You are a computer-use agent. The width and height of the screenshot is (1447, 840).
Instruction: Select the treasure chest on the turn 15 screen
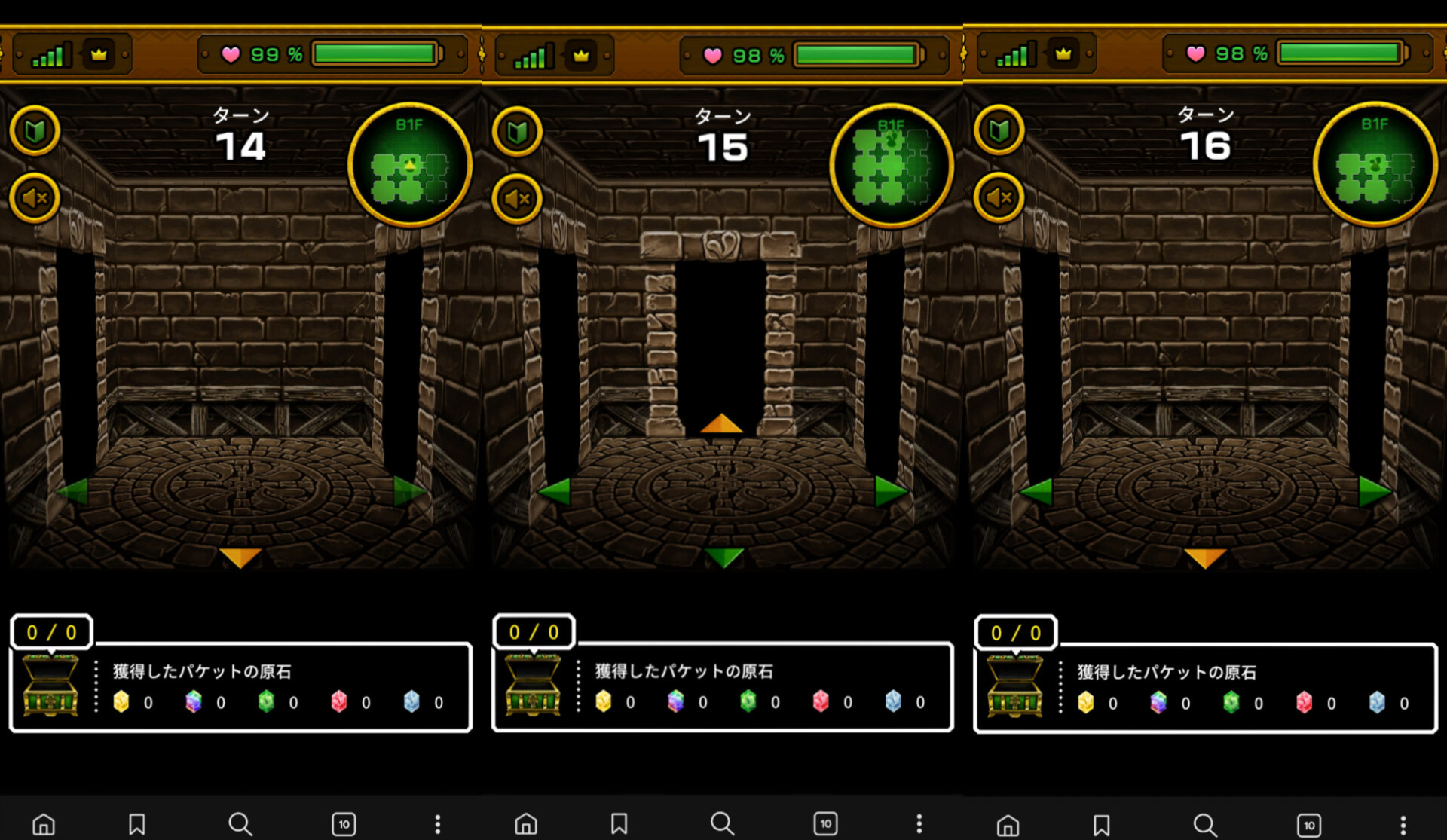533,686
